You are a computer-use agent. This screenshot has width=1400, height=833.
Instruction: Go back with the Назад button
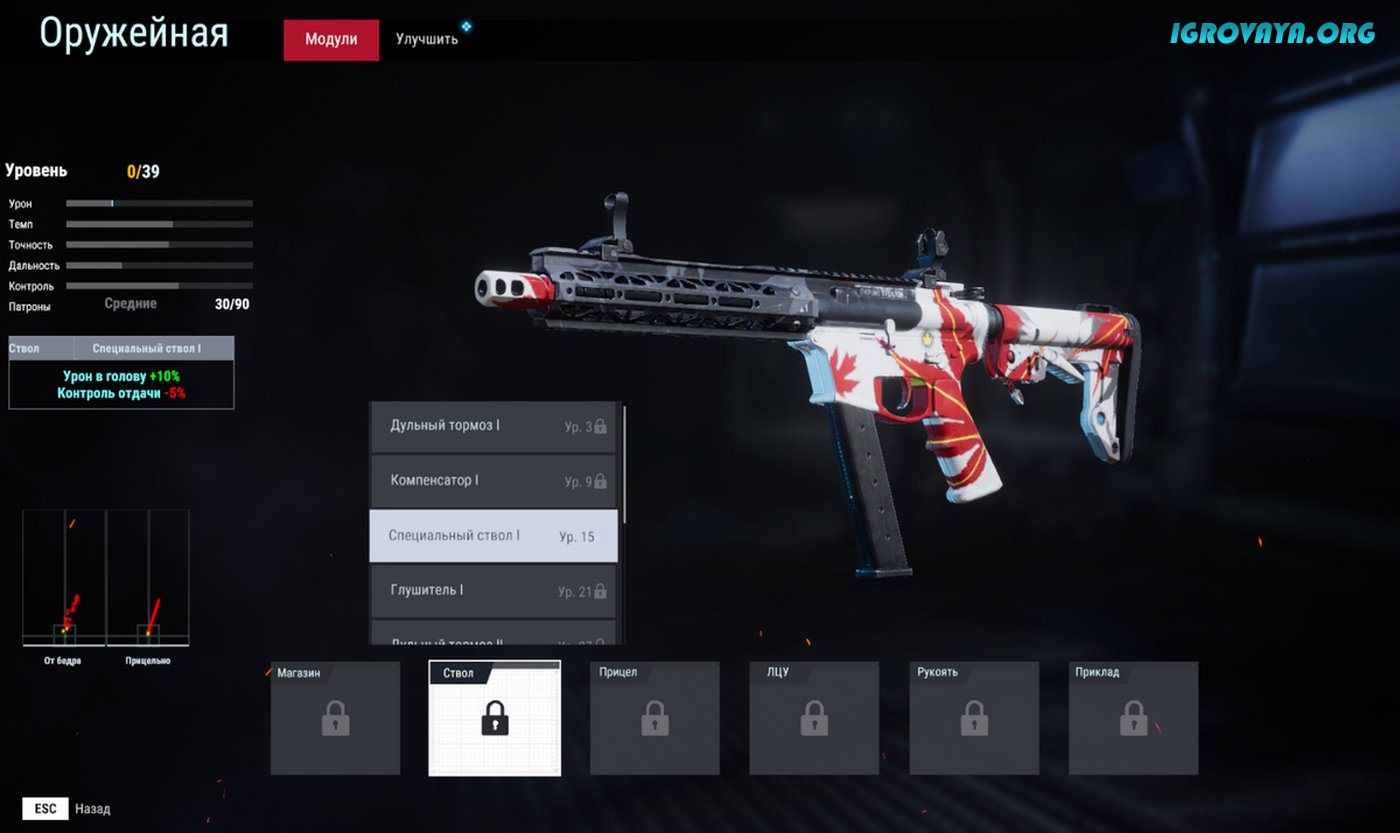(67, 809)
